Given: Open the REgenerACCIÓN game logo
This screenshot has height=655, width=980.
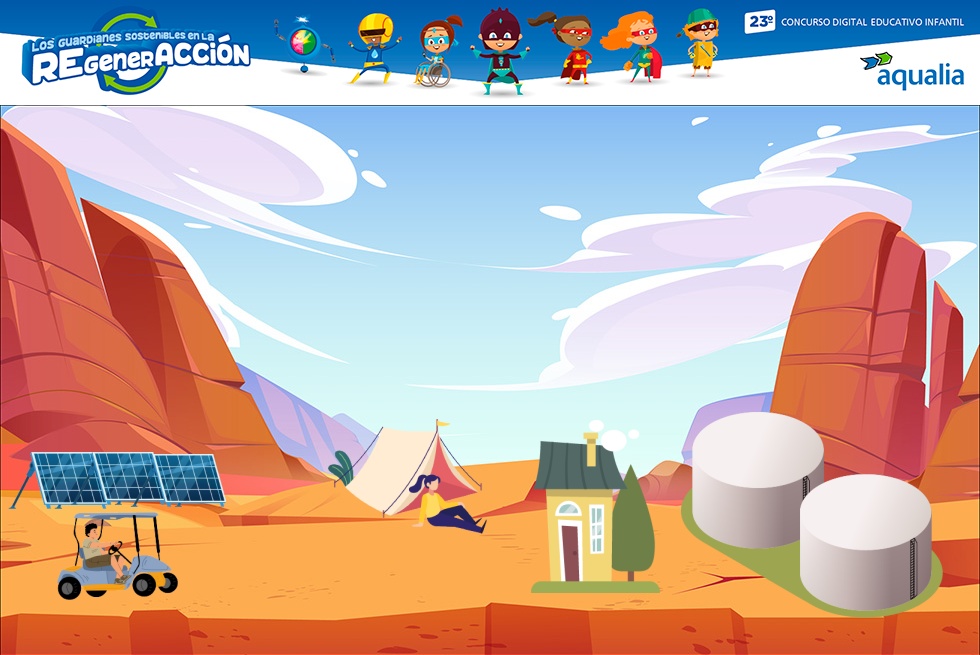Looking at the screenshot, I should [x=136, y=54].
